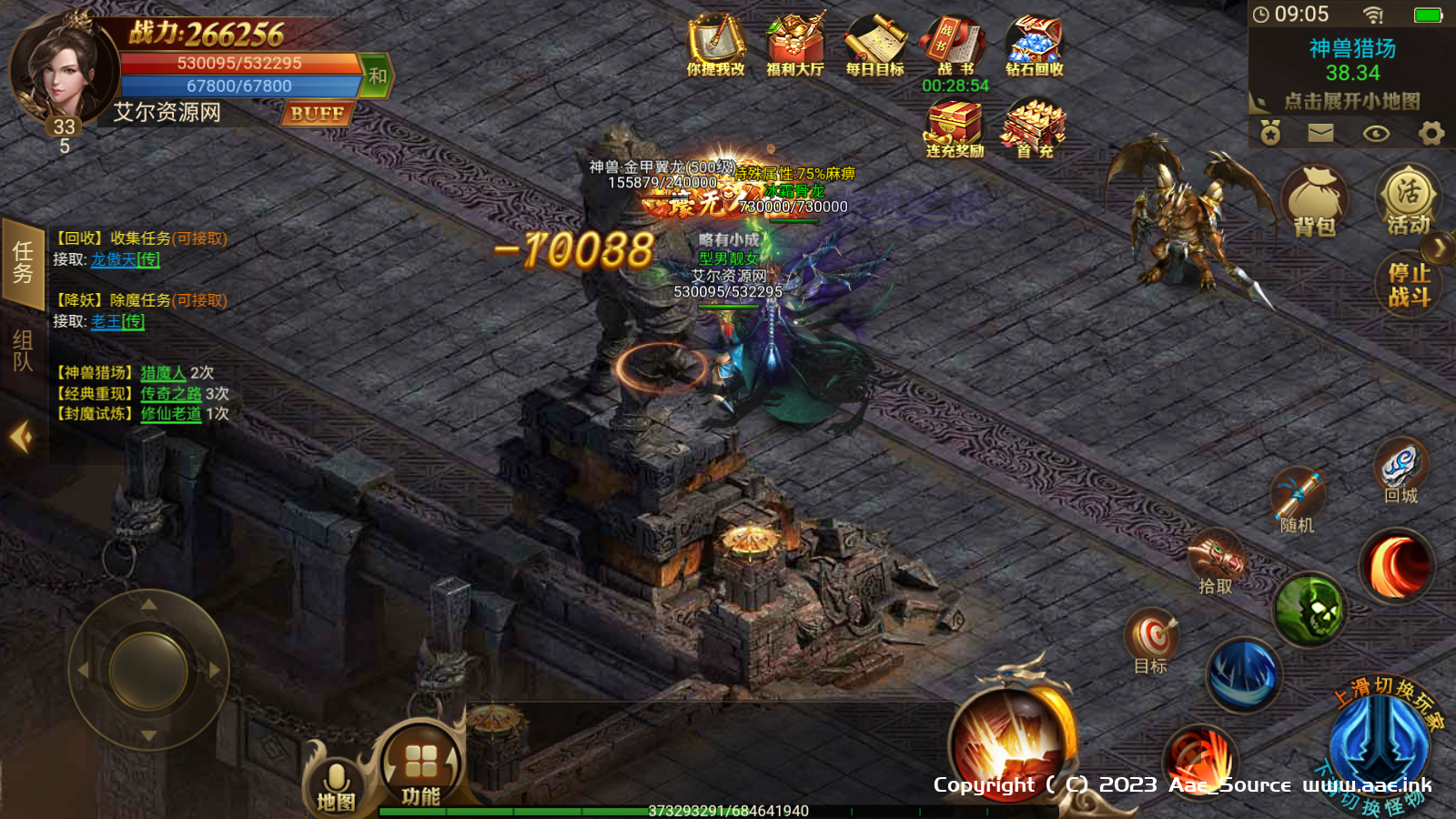The width and height of the screenshot is (1456, 819).
Task: Tap the 拾取 pickup button
Action: pos(1216,561)
